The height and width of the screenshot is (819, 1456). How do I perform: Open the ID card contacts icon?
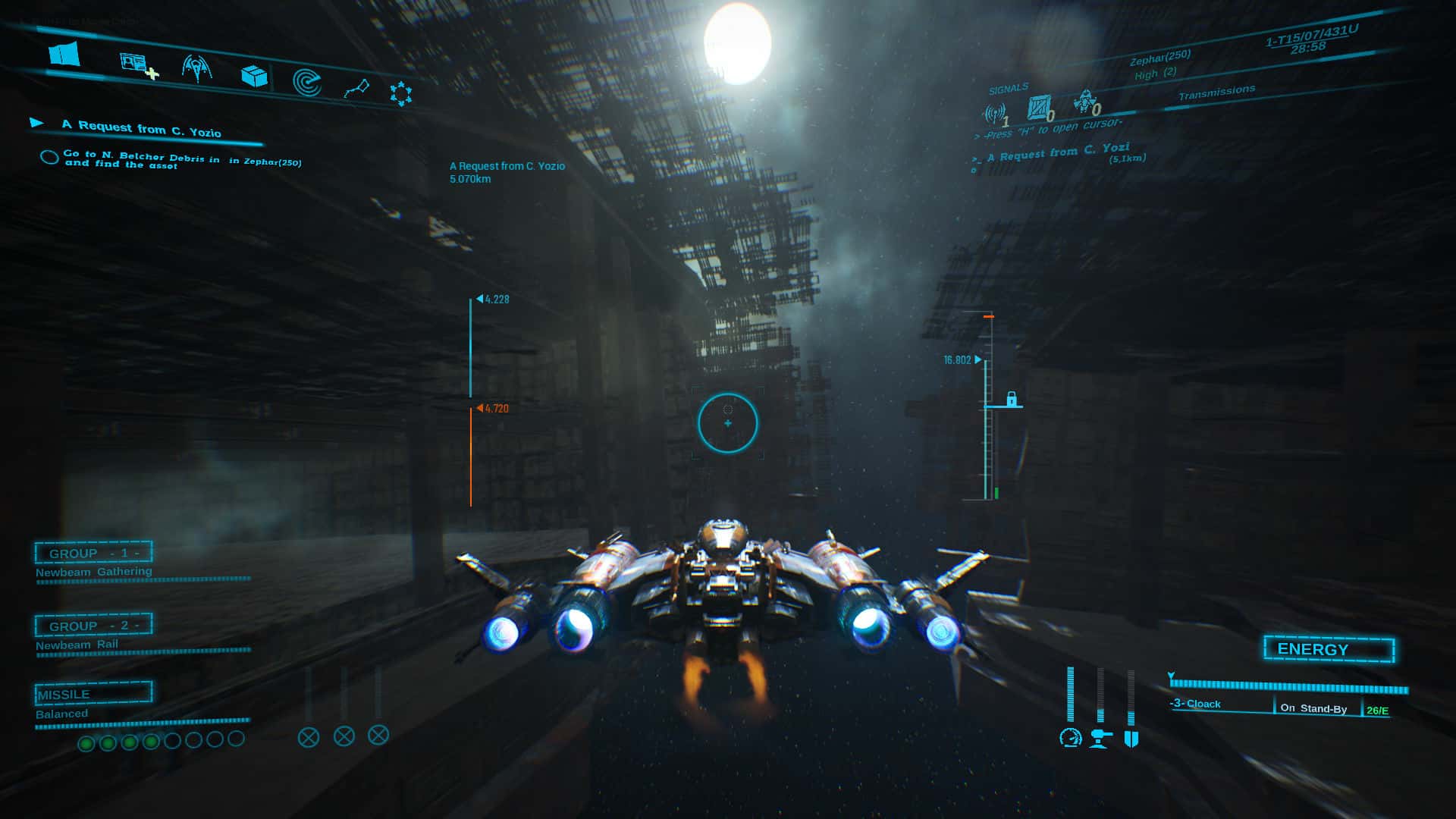(133, 62)
